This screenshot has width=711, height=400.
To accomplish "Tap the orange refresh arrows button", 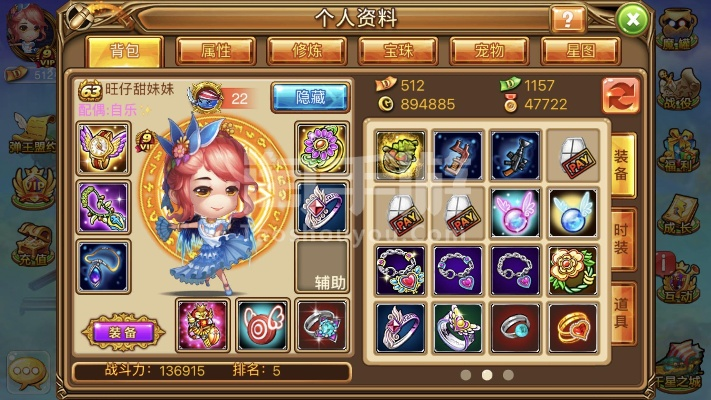I will (621, 96).
